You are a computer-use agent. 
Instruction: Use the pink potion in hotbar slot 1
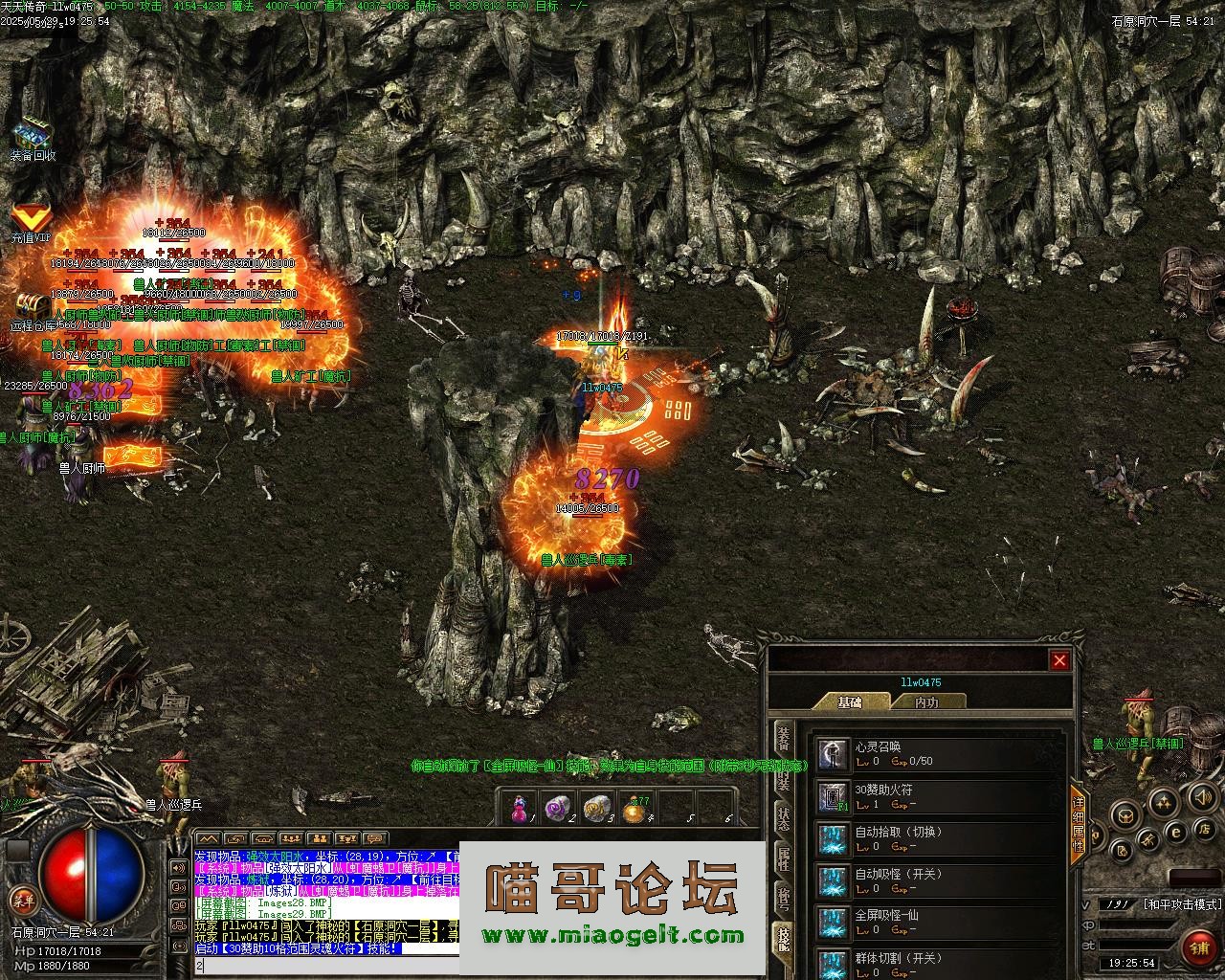pos(520,809)
